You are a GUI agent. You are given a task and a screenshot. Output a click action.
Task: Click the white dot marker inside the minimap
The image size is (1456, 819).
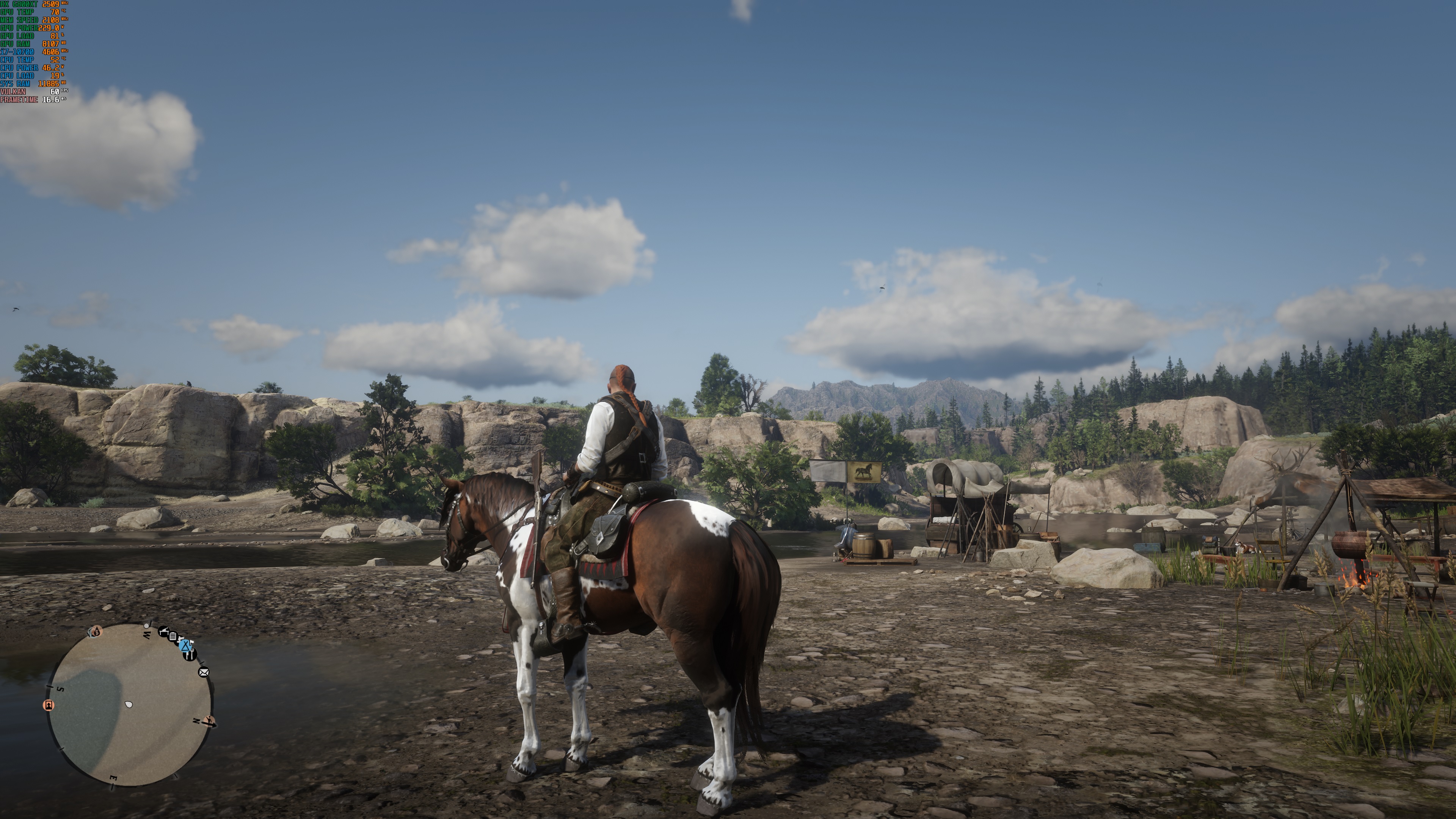tap(146, 627)
